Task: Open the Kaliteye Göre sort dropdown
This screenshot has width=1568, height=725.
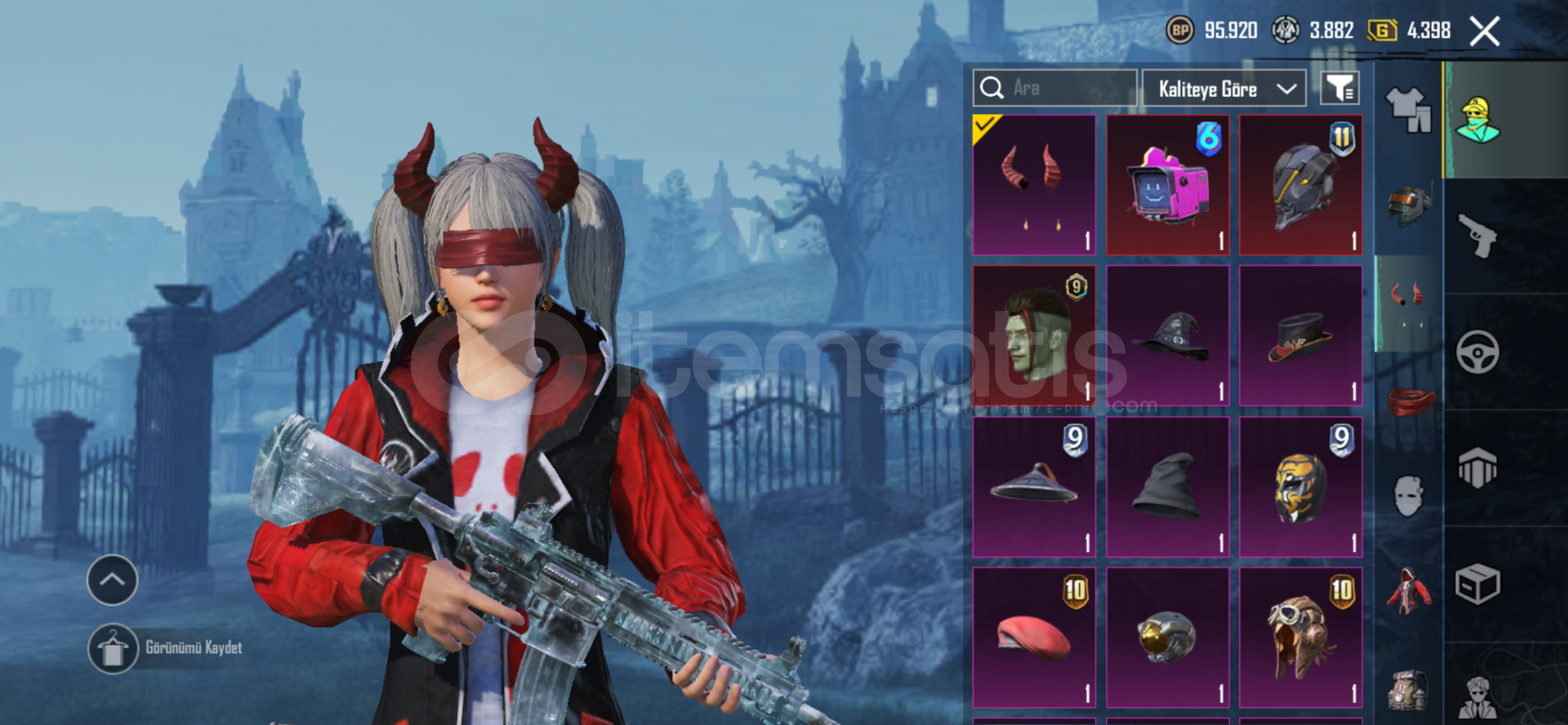Action: 1223,89
